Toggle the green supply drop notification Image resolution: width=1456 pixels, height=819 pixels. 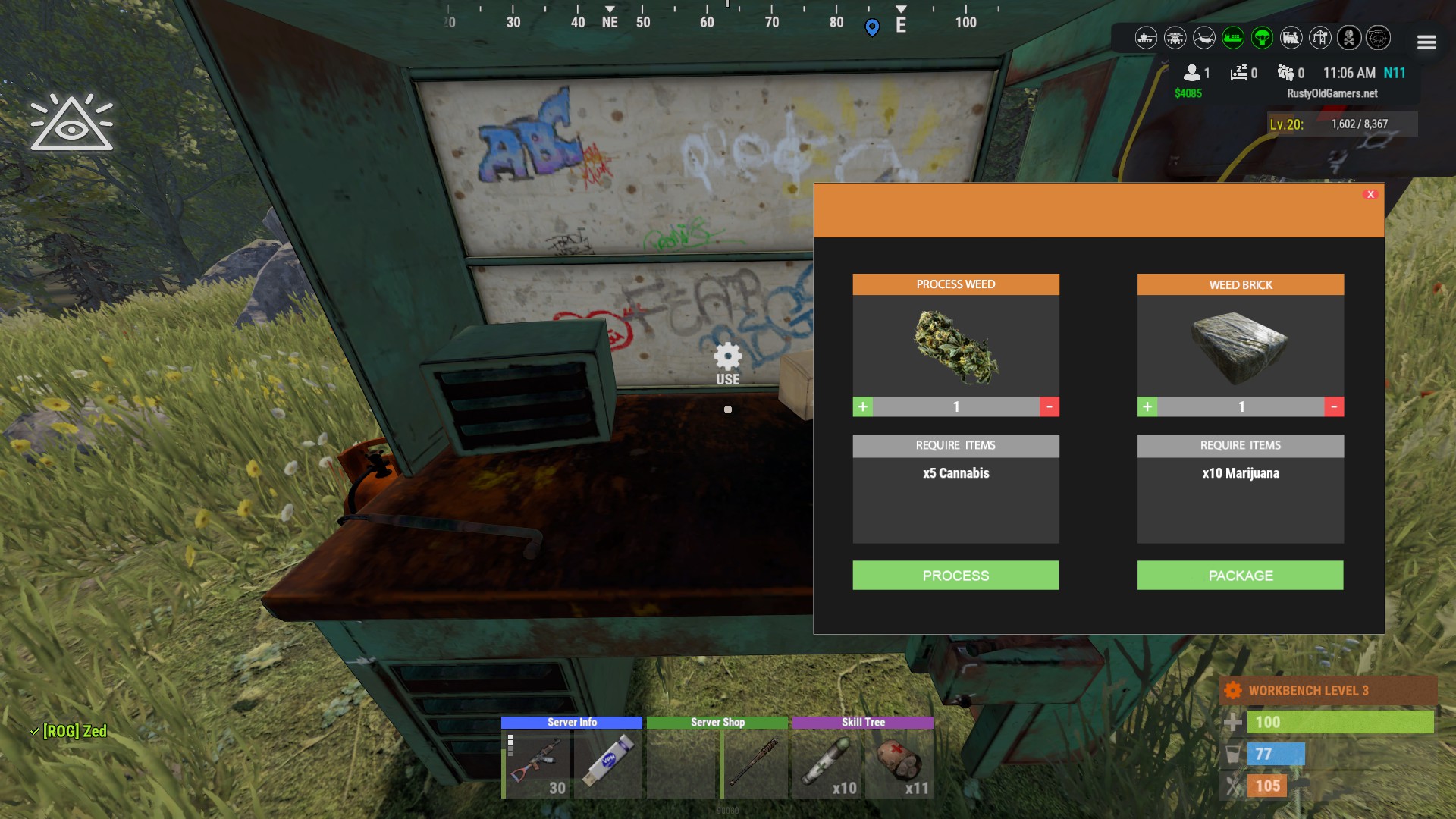pyautogui.click(x=1260, y=38)
